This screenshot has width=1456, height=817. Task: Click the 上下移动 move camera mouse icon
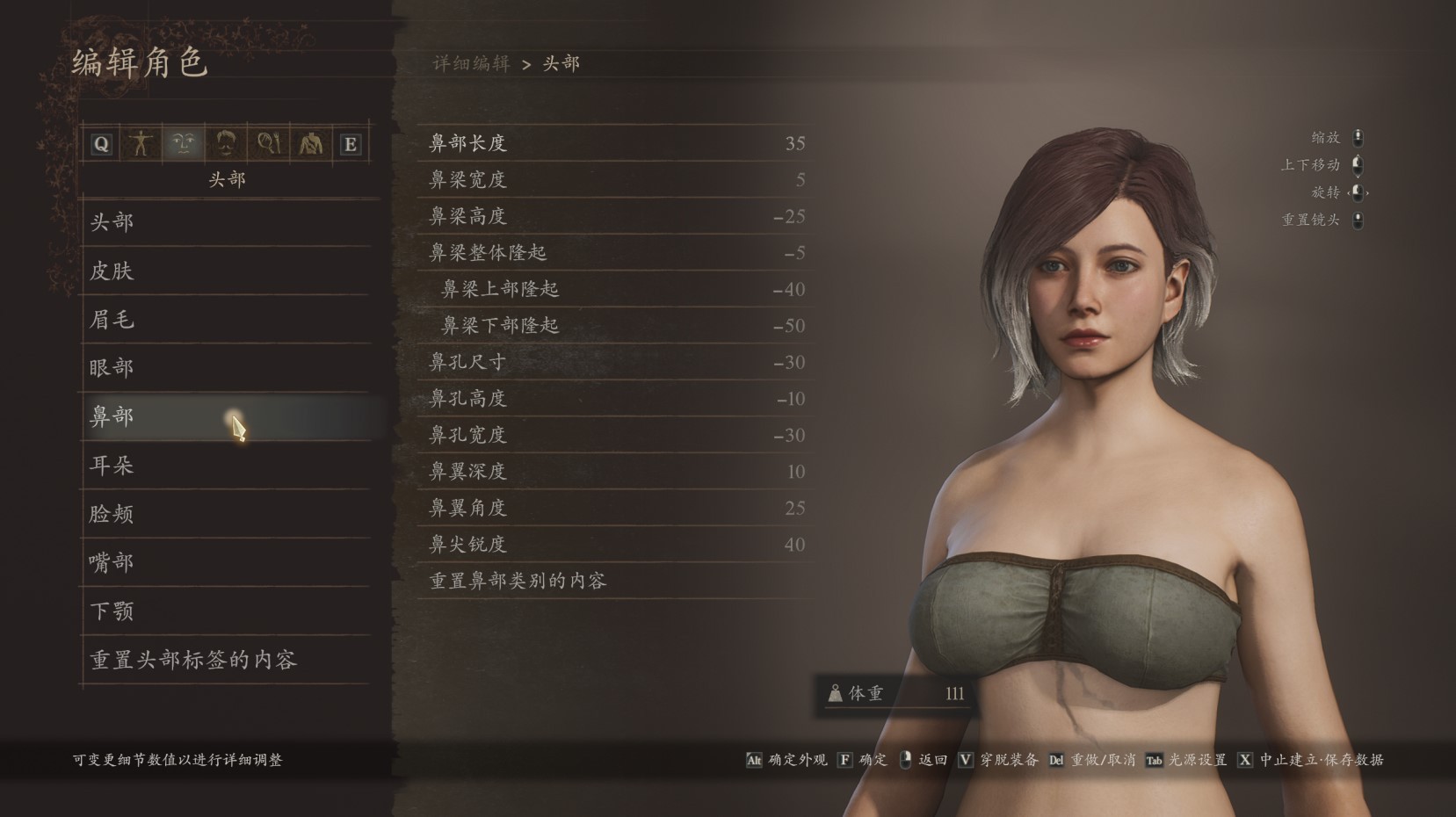click(1358, 164)
